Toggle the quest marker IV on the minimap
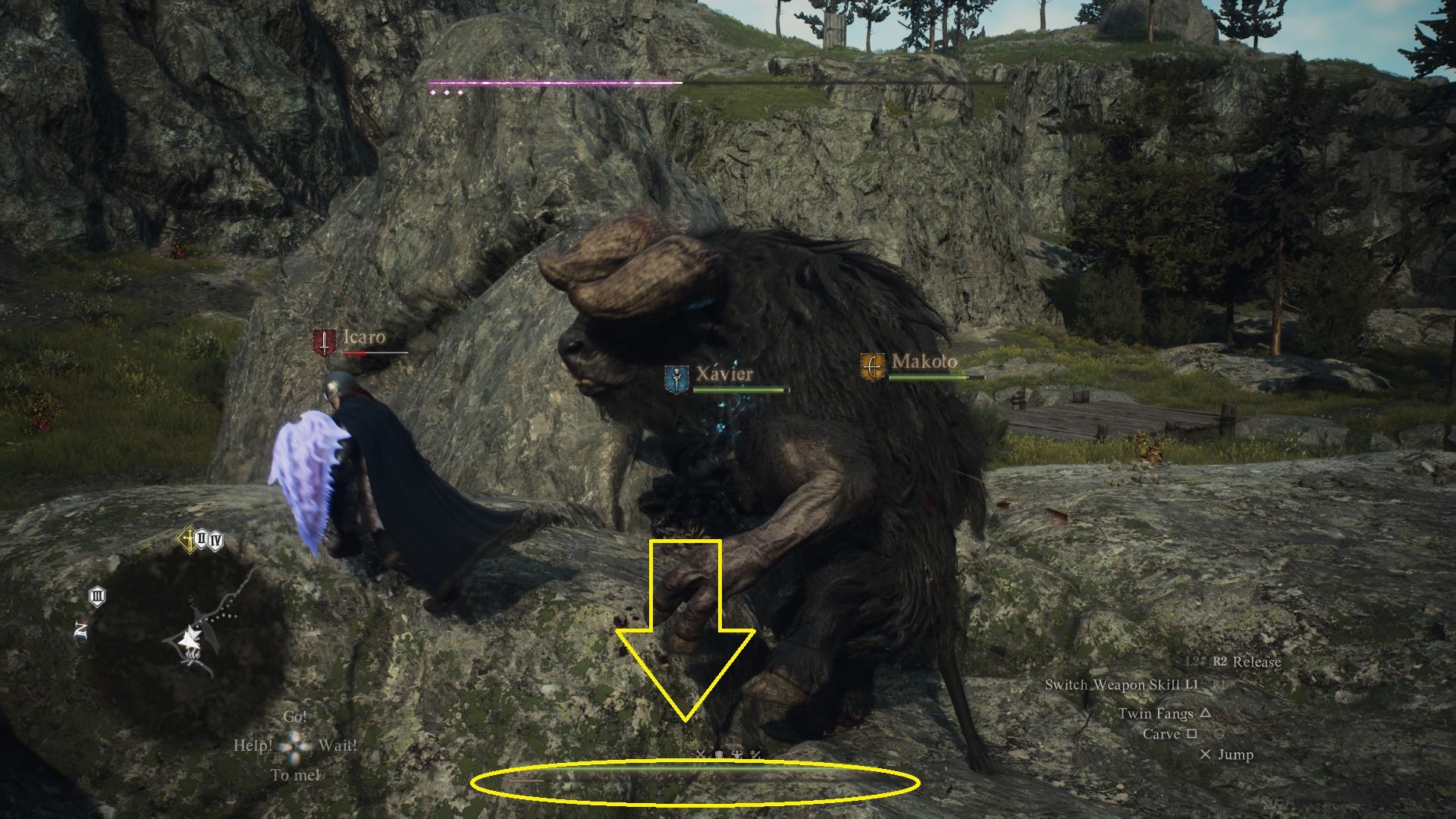Viewport: 1456px width, 819px height. coord(215,540)
